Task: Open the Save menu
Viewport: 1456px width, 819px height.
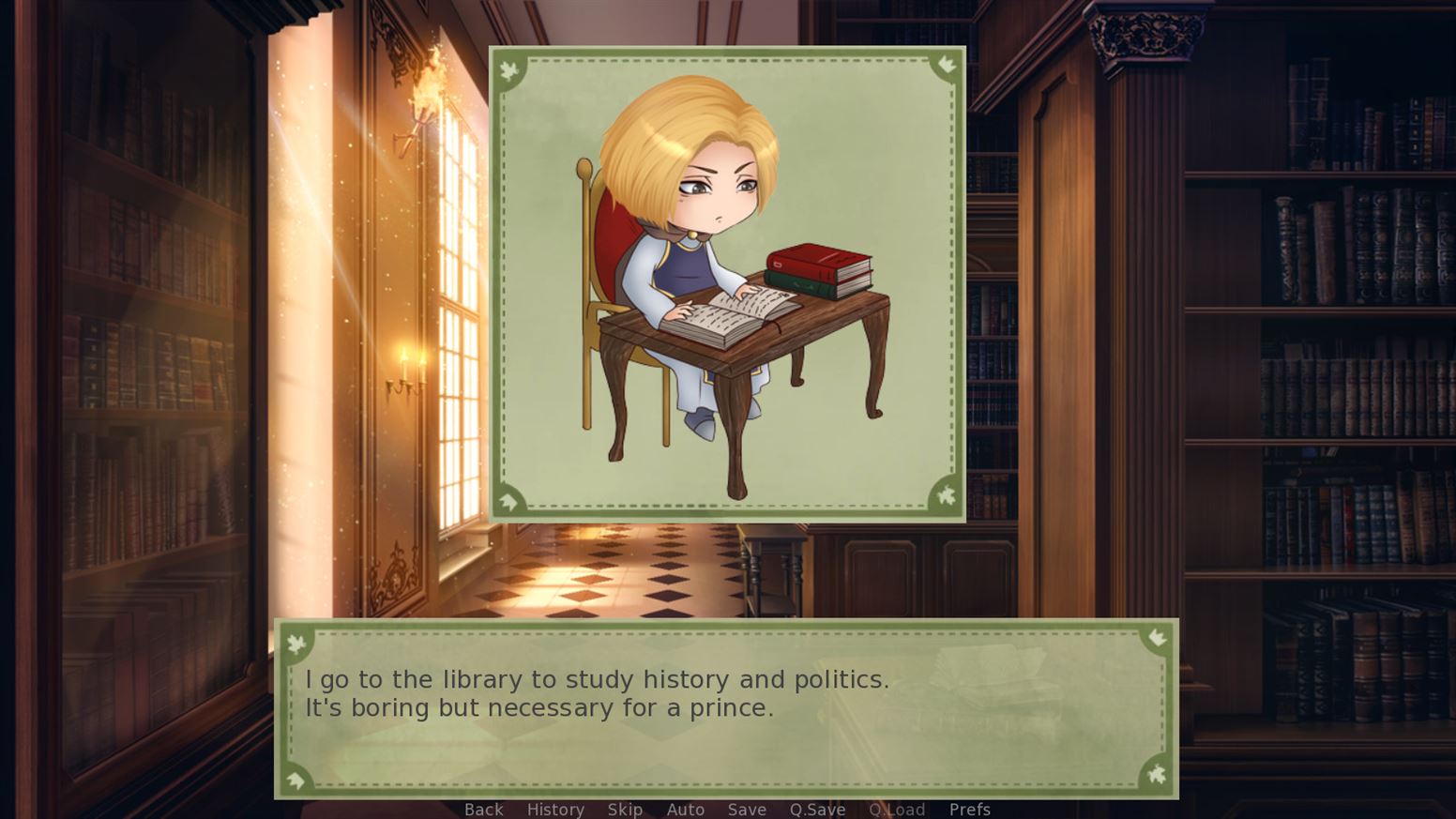Action: click(747, 809)
